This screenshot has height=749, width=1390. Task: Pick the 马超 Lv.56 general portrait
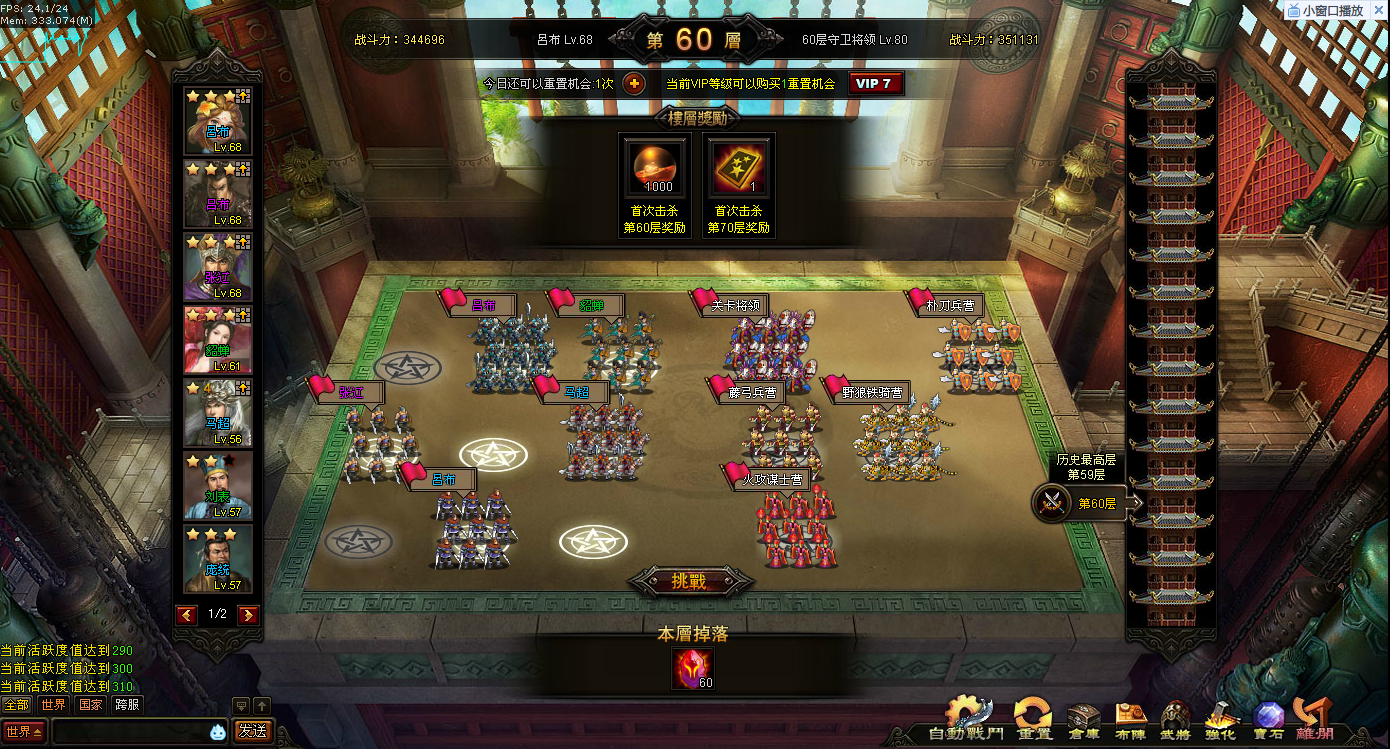(x=218, y=413)
